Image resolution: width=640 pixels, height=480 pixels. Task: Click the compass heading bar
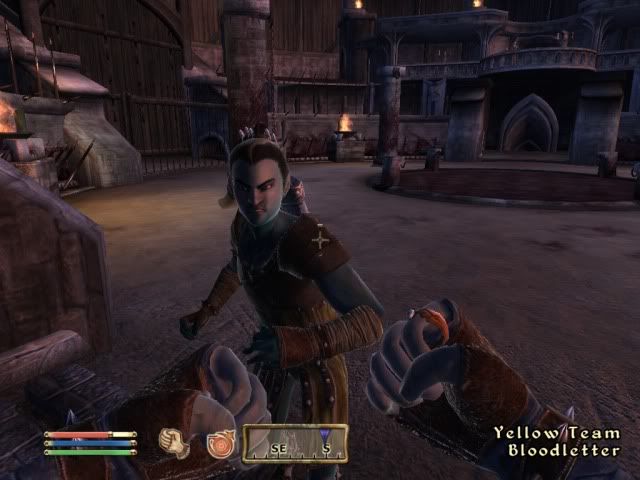click(x=295, y=443)
